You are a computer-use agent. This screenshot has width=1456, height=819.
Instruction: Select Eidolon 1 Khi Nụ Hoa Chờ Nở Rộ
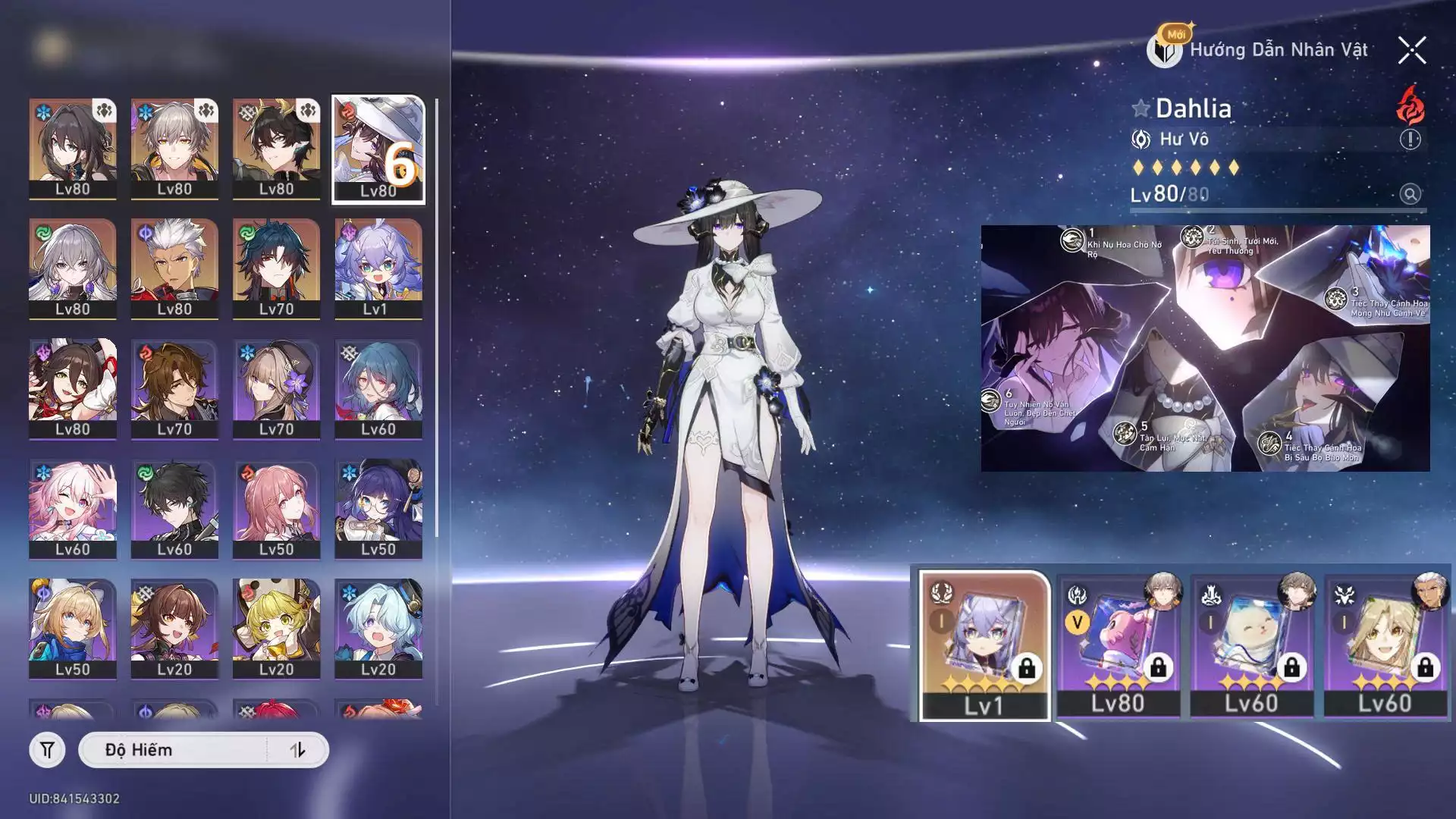(x=1072, y=241)
